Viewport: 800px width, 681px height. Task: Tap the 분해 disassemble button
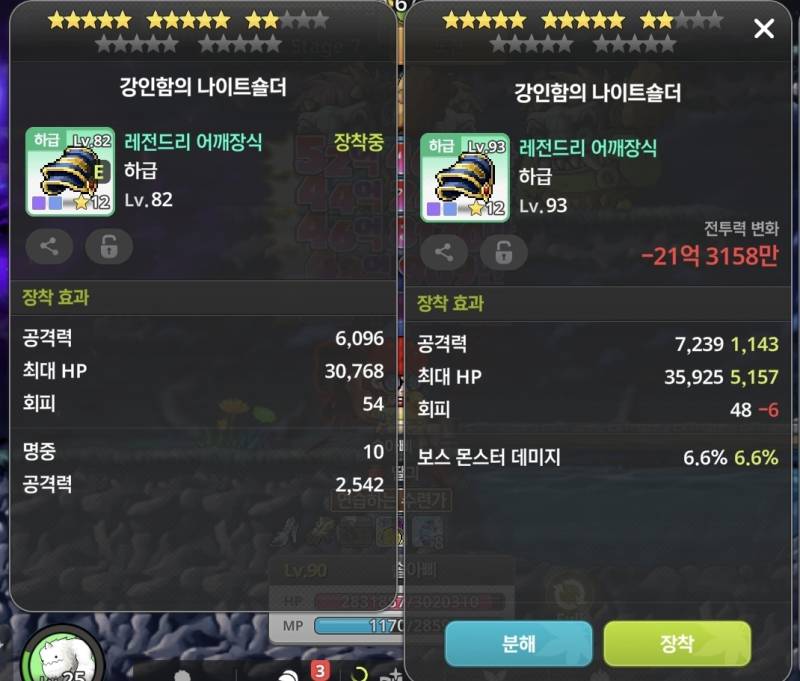(518, 643)
